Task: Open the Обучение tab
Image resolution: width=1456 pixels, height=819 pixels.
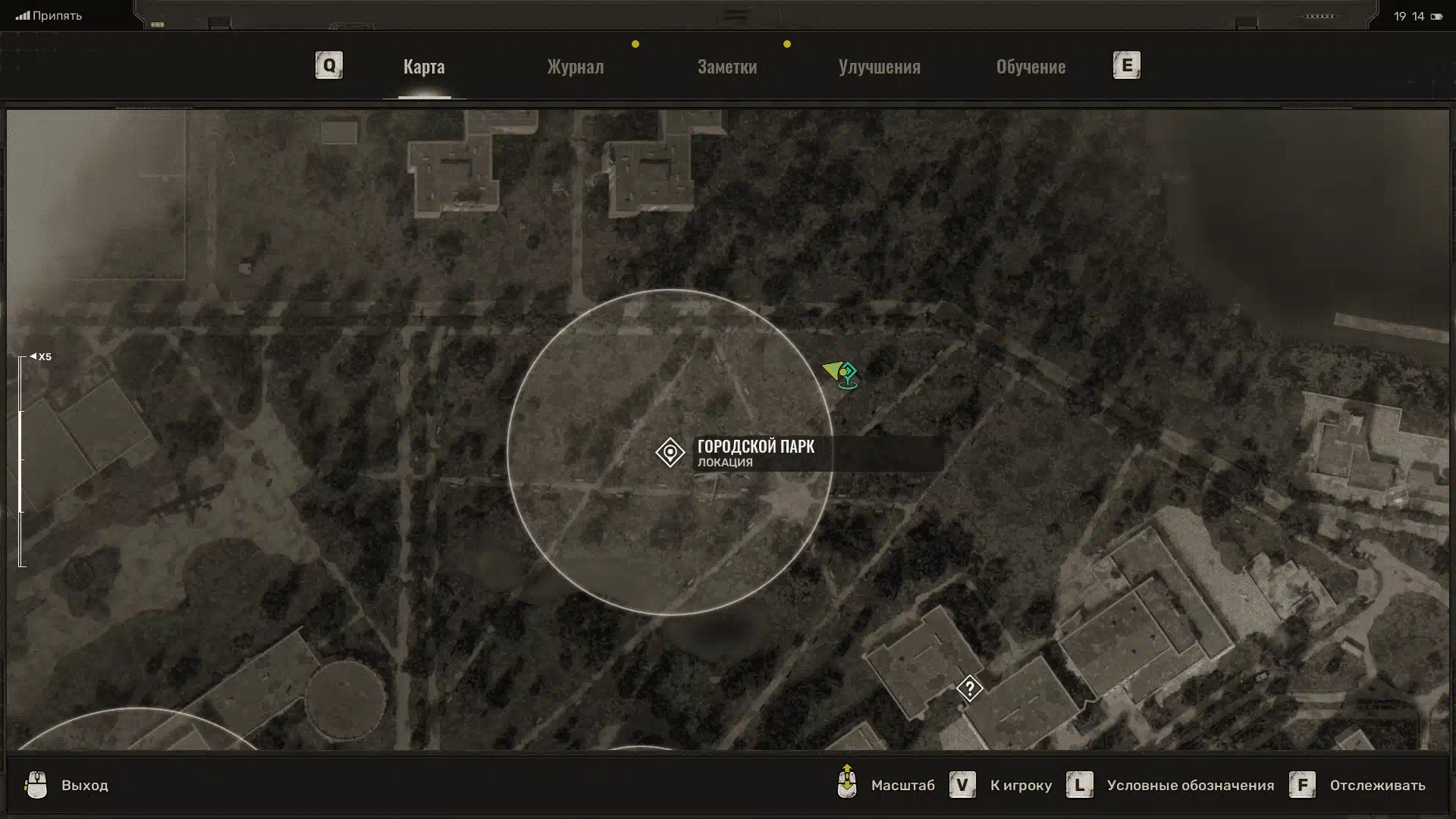Action: point(1031,67)
